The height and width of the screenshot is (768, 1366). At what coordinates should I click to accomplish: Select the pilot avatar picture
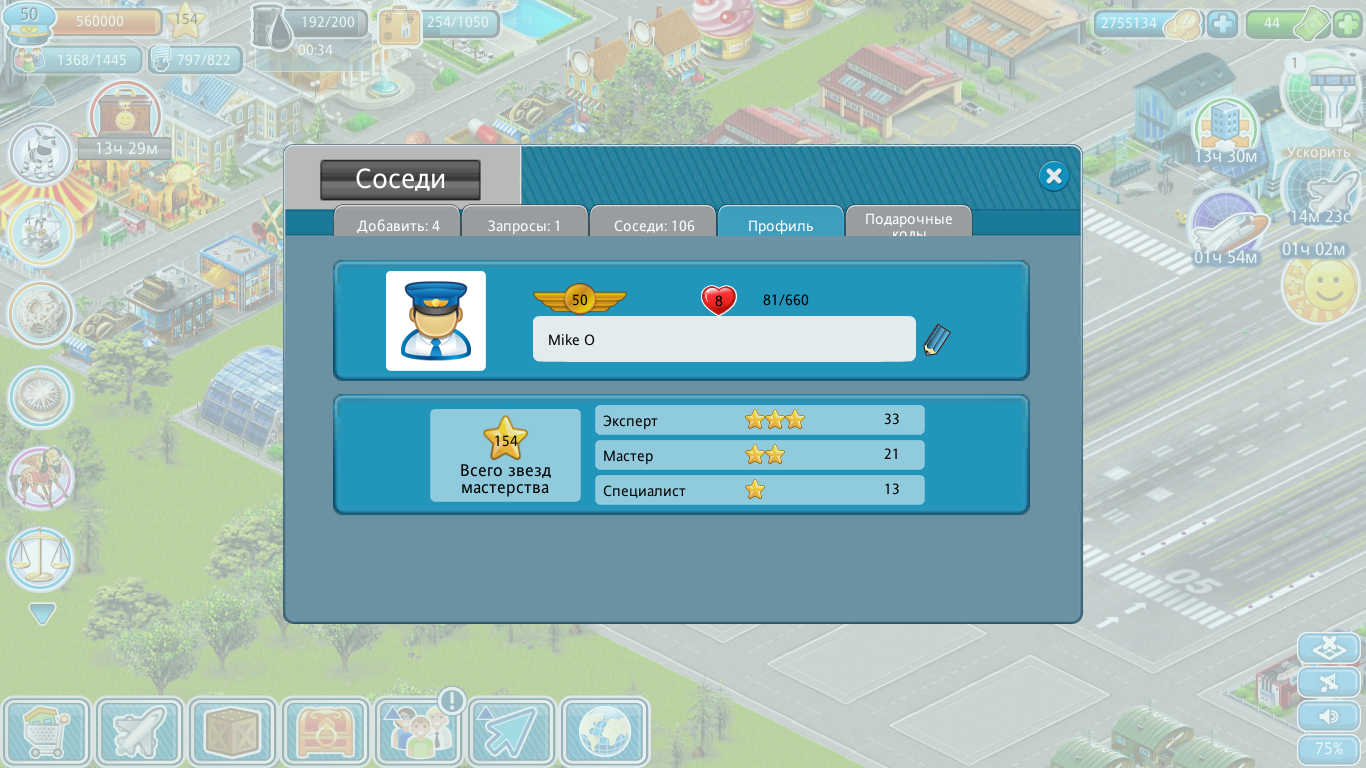coord(436,321)
